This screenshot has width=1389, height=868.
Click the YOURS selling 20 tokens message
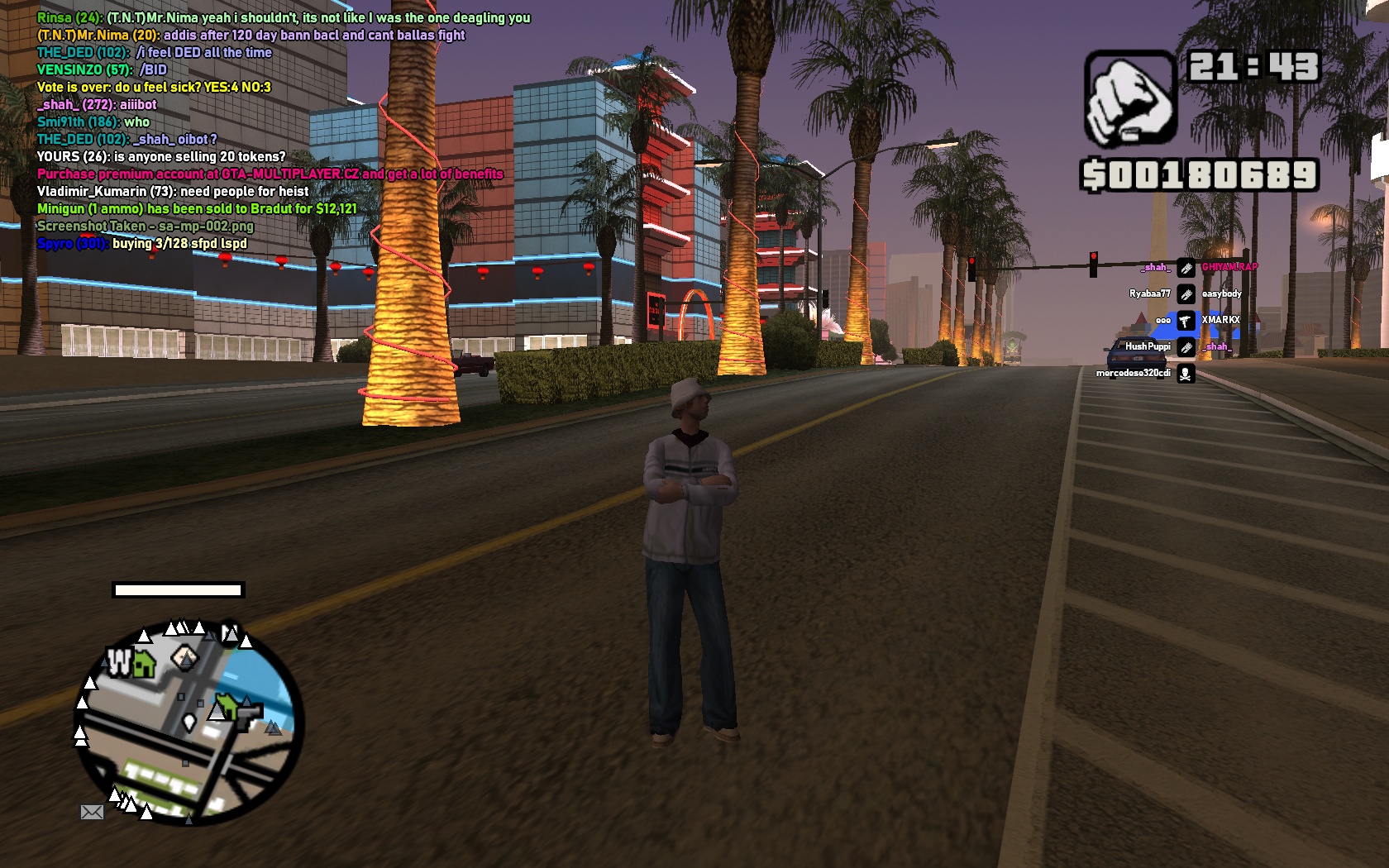[161, 156]
